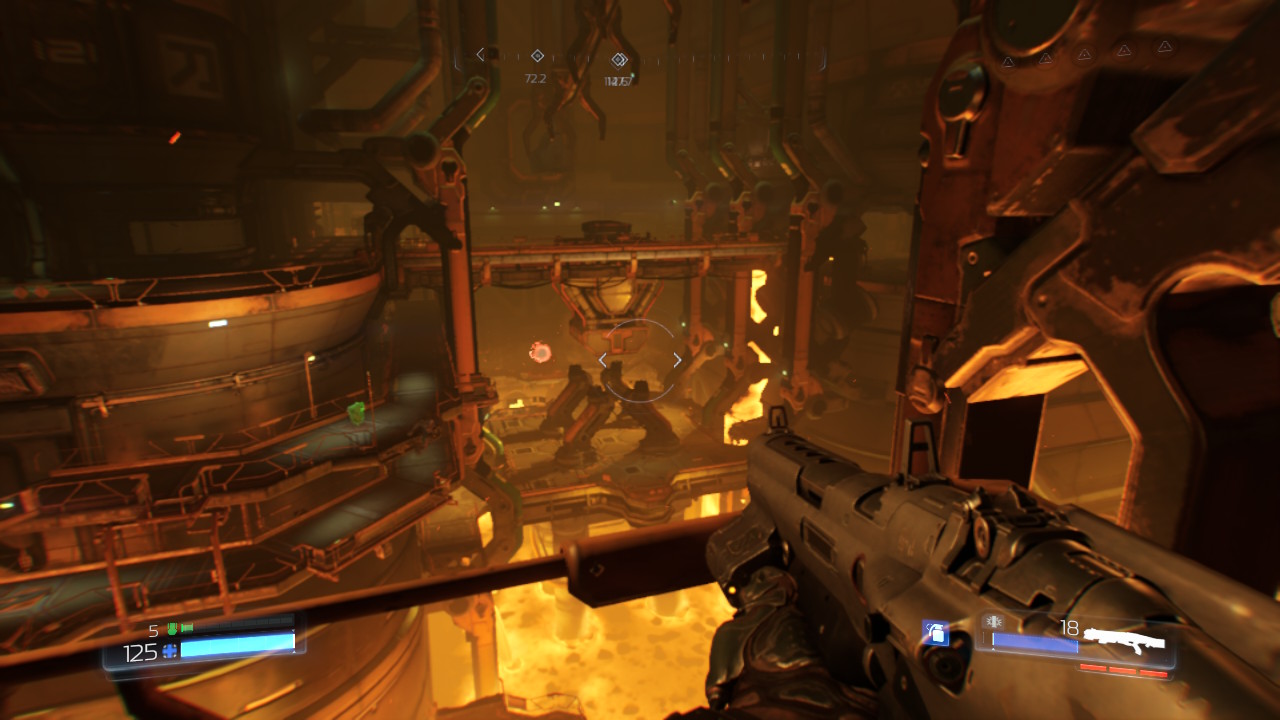Click the blue health cross icon
Screen dimensions: 1280x720
pos(170,651)
